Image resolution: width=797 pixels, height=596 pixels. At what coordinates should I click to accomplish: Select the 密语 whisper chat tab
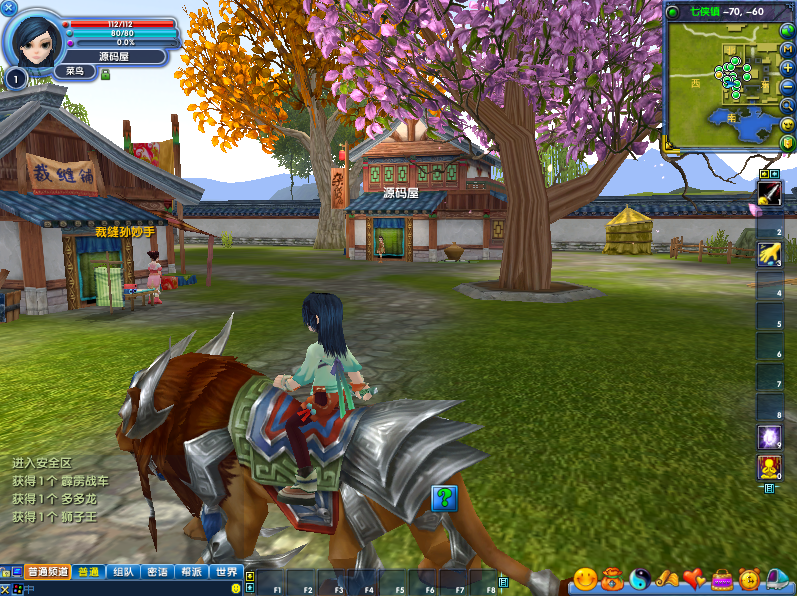(x=157, y=572)
